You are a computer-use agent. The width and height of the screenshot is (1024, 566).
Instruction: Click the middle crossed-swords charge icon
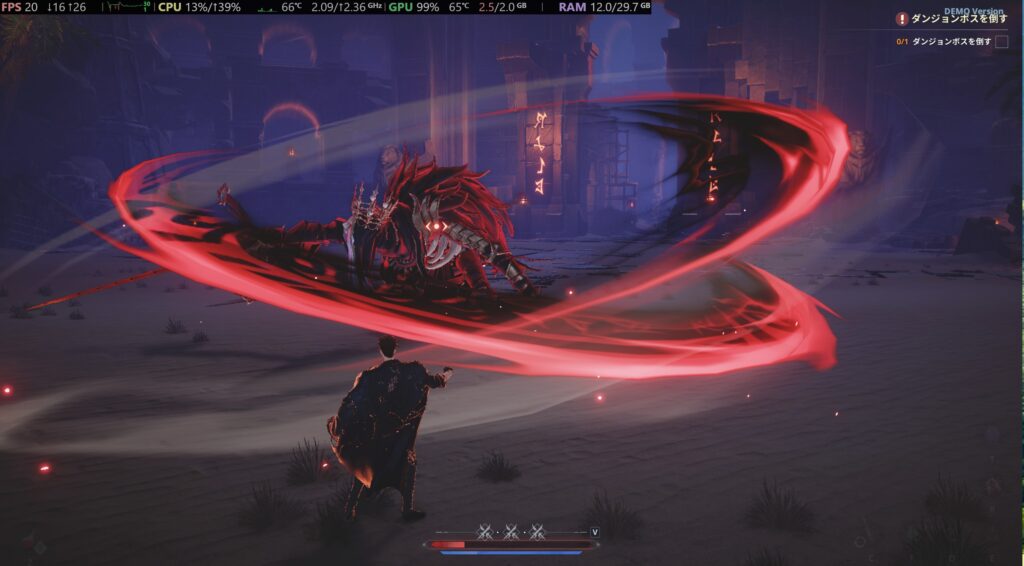point(511,531)
